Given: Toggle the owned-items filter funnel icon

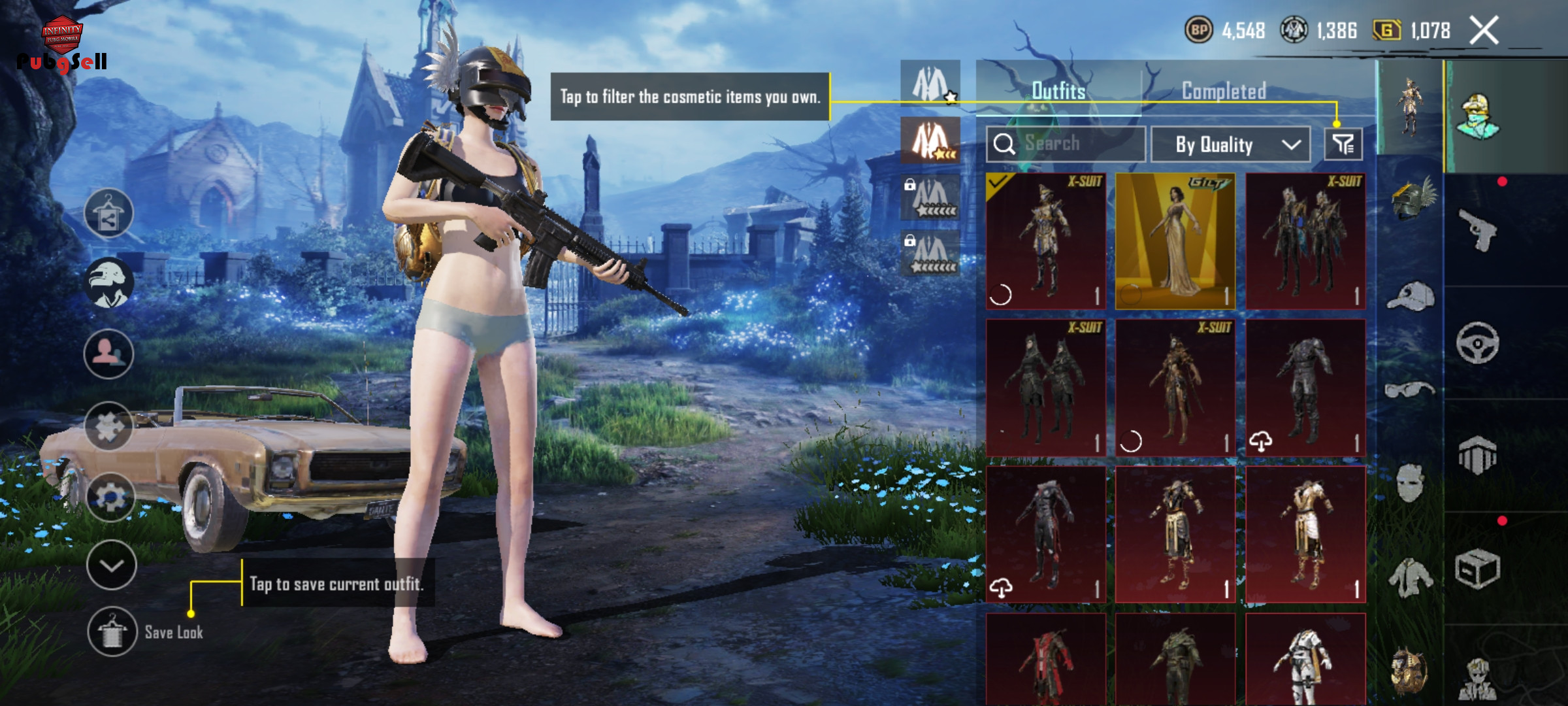Looking at the screenshot, I should (x=1343, y=144).
